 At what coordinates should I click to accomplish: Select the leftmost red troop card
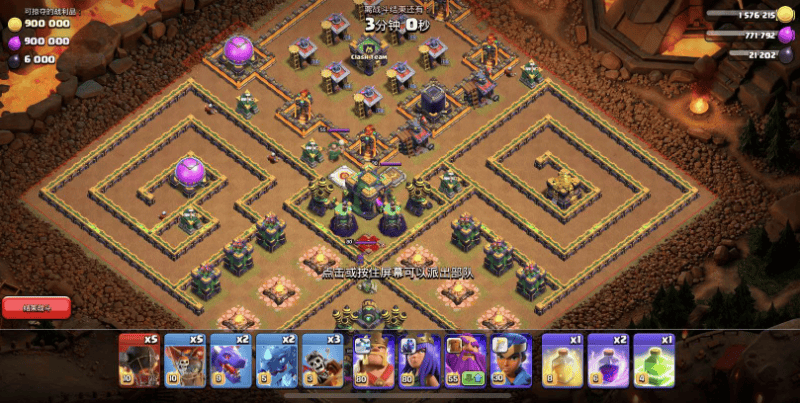coord(139,359)
